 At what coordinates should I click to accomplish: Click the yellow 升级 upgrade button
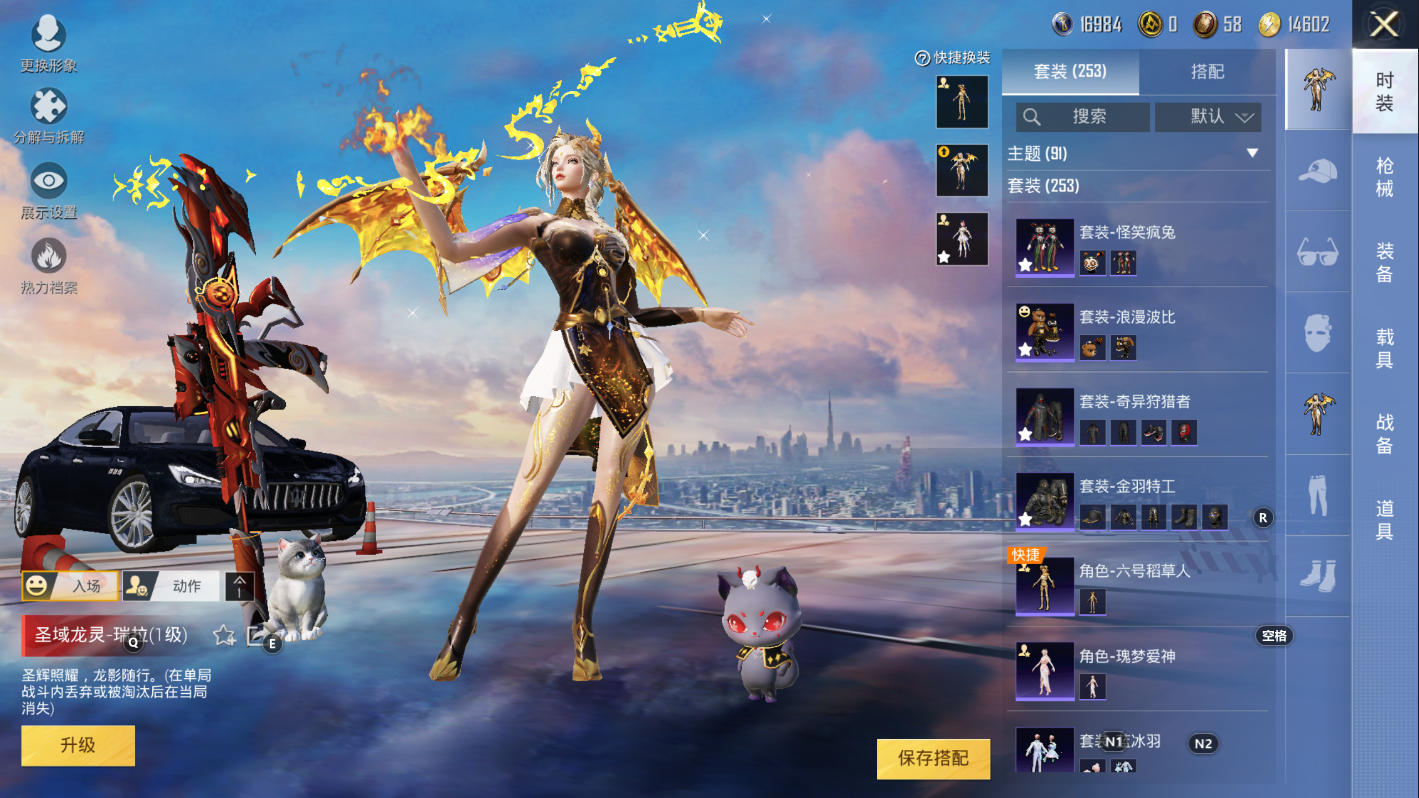pyautogui.click(x=78, y=745)
